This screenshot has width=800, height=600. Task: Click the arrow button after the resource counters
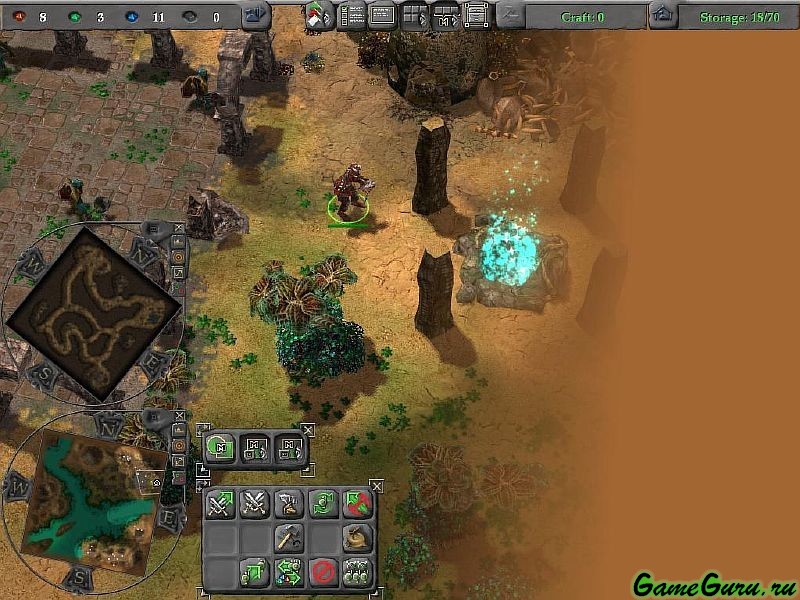[256, 16]
